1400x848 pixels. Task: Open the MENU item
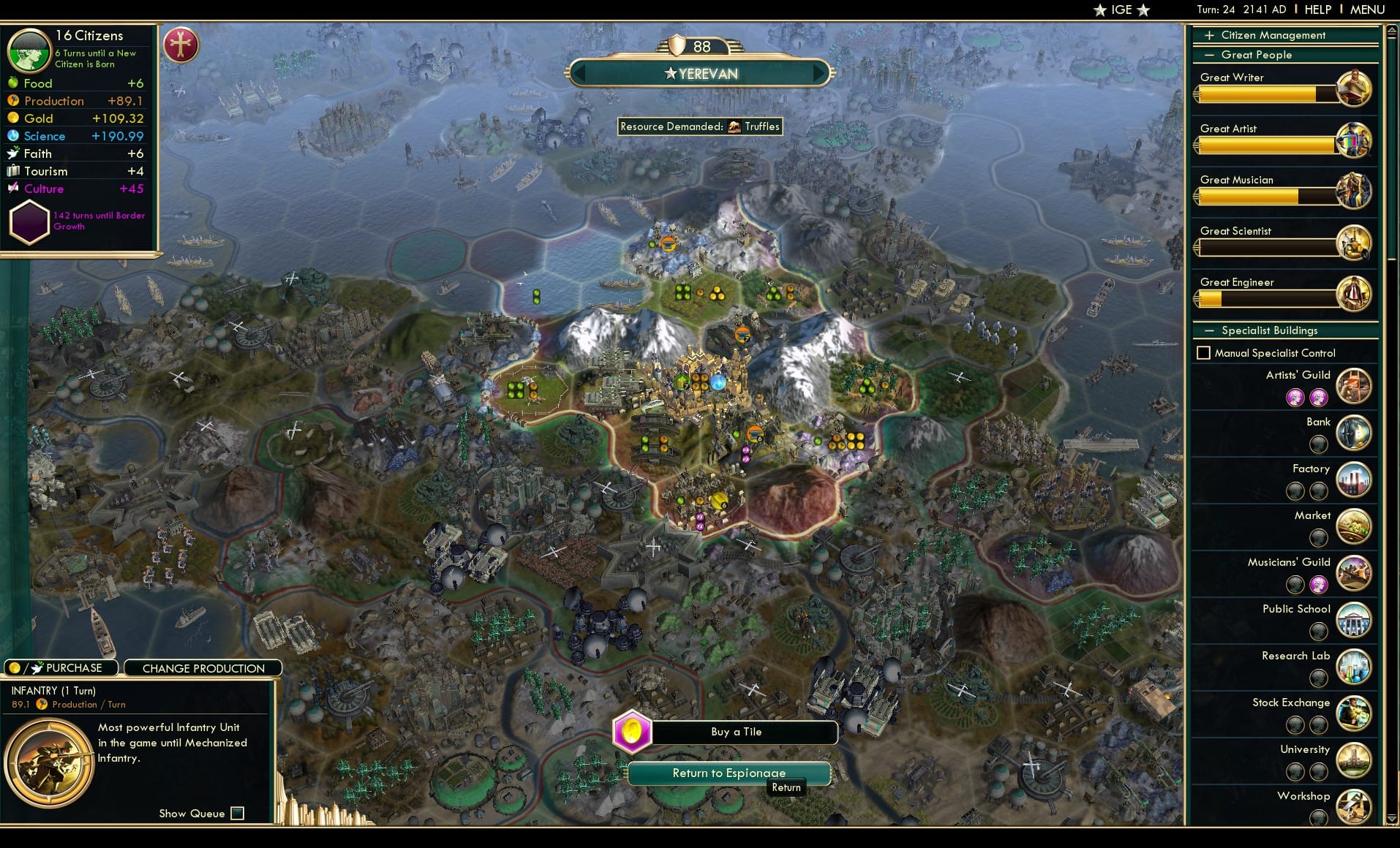click(1366, 10)
